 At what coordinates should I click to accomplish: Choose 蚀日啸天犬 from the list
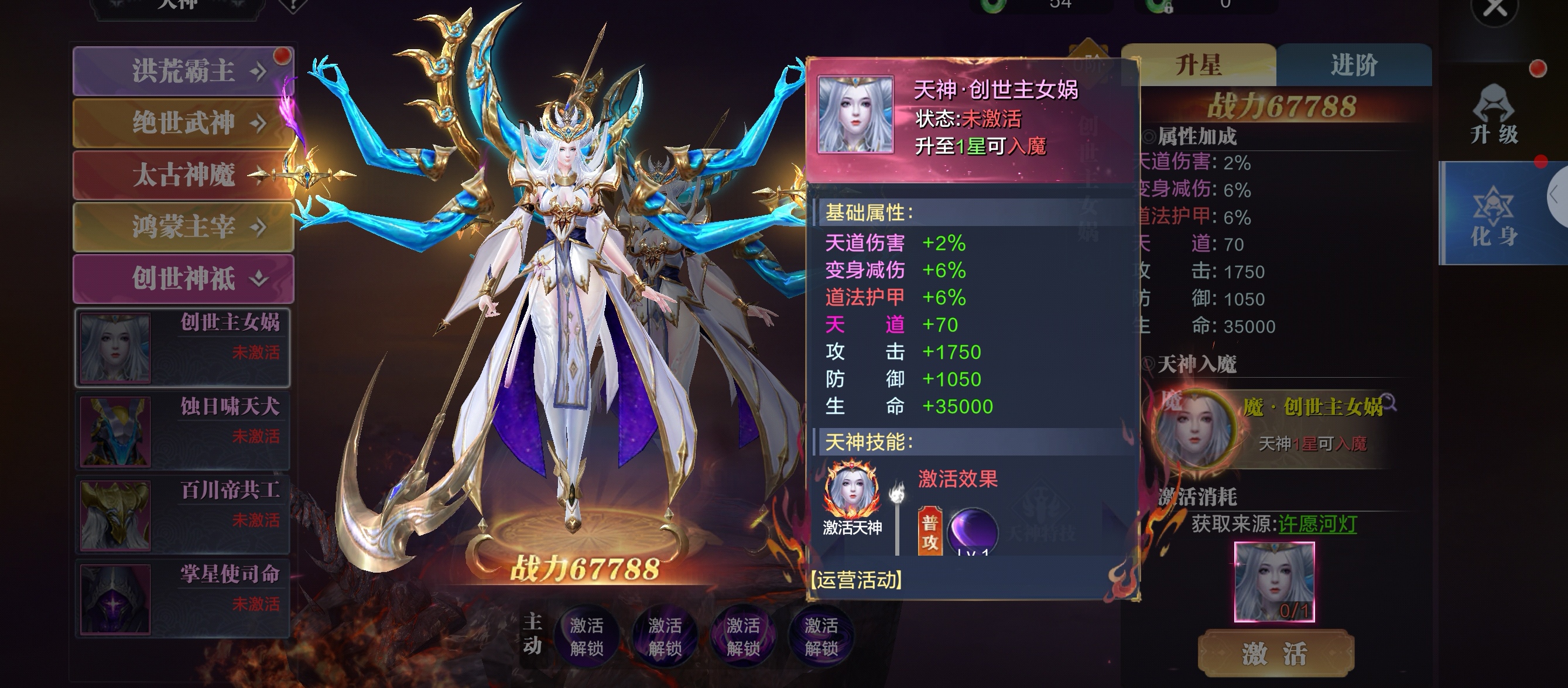point(182,432)
